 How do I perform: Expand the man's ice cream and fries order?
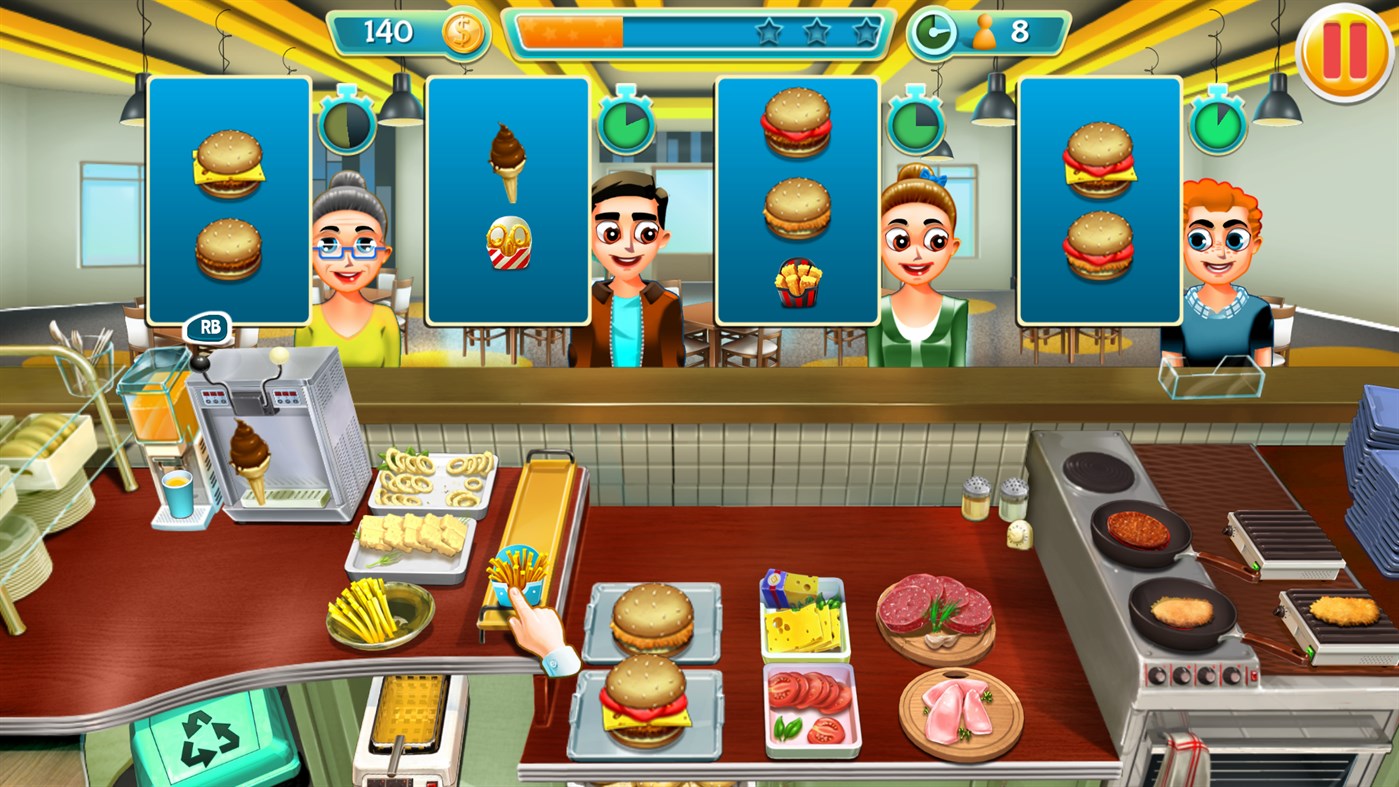[x=507, y=200]
